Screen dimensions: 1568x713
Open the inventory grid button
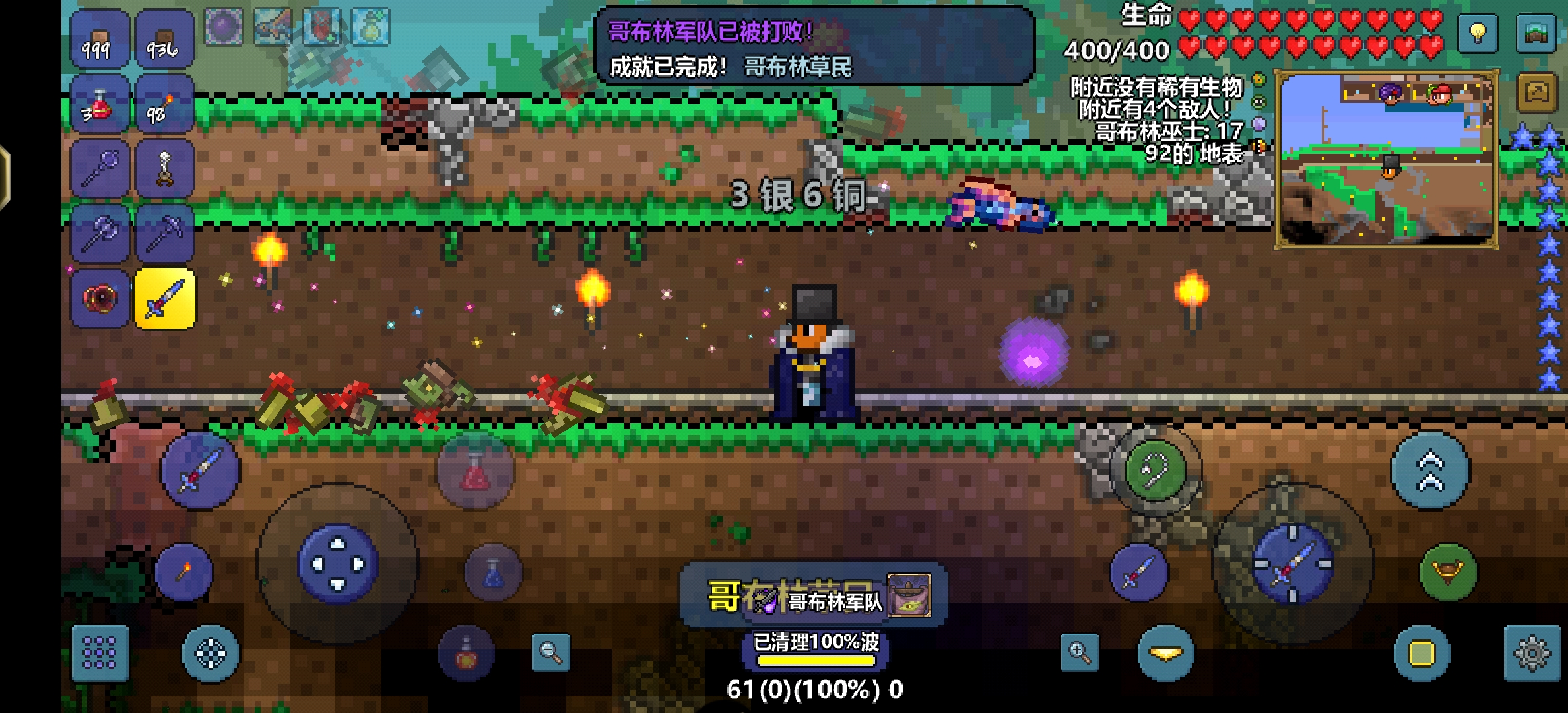100,652
